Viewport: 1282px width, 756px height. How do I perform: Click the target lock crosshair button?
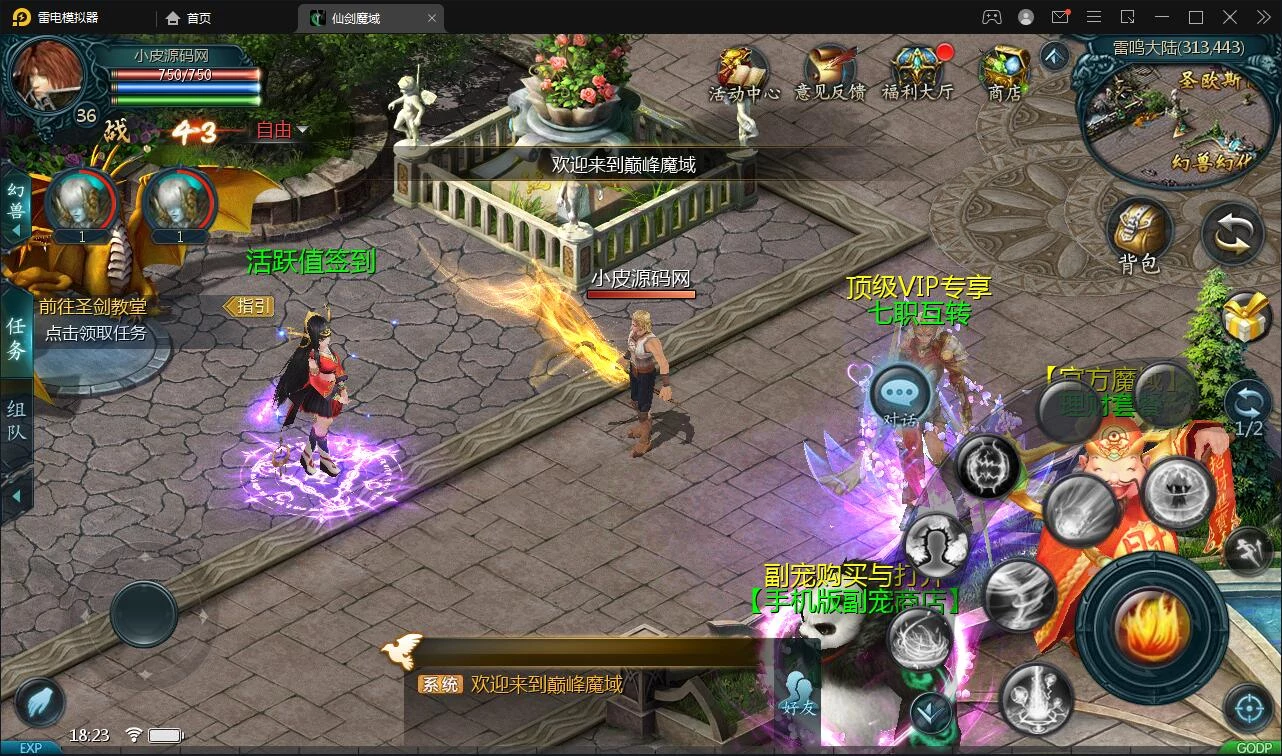(x=1248, y=709)
